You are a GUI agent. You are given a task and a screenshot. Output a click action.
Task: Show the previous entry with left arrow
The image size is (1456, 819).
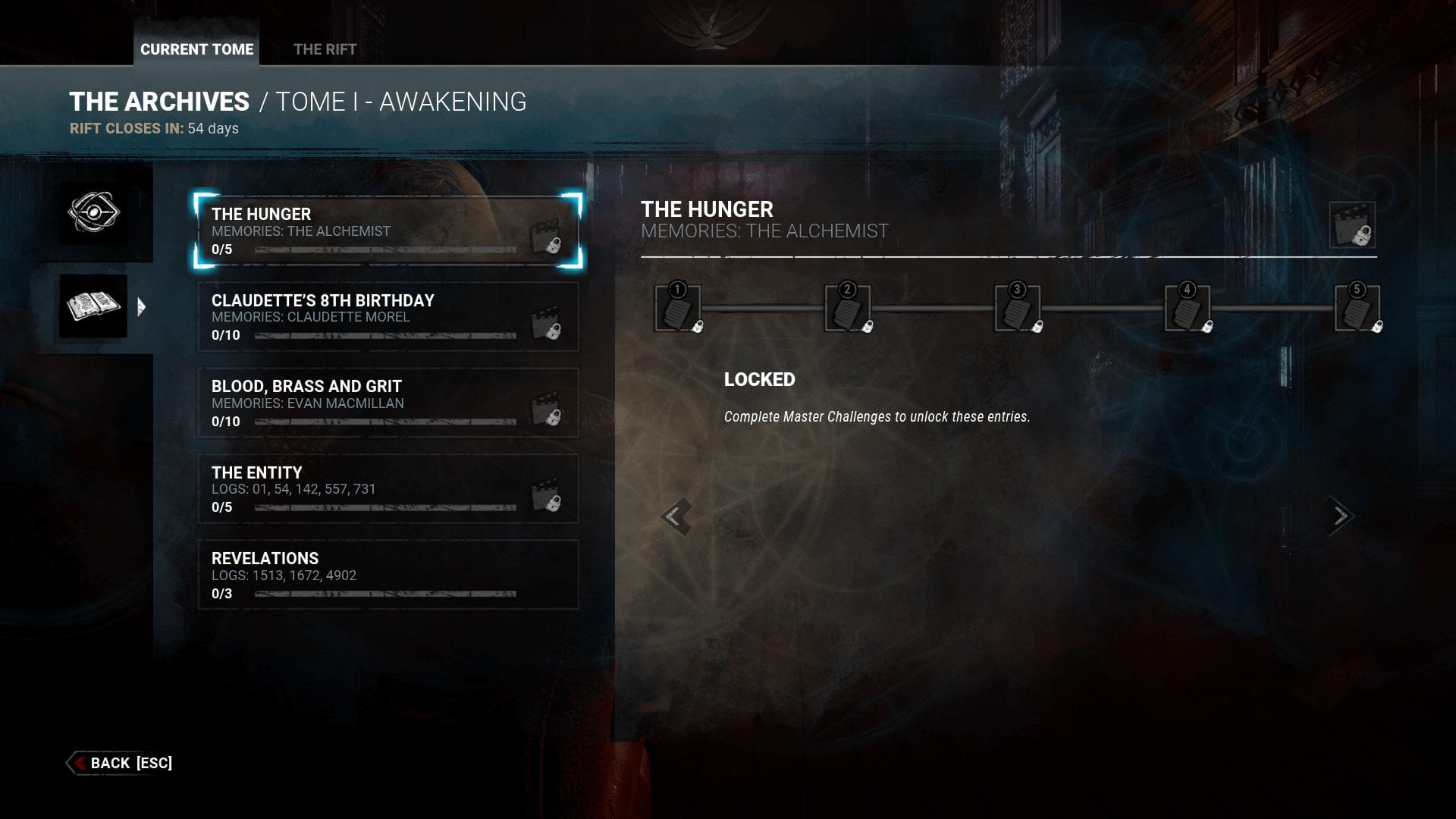[x=674, y=516]
